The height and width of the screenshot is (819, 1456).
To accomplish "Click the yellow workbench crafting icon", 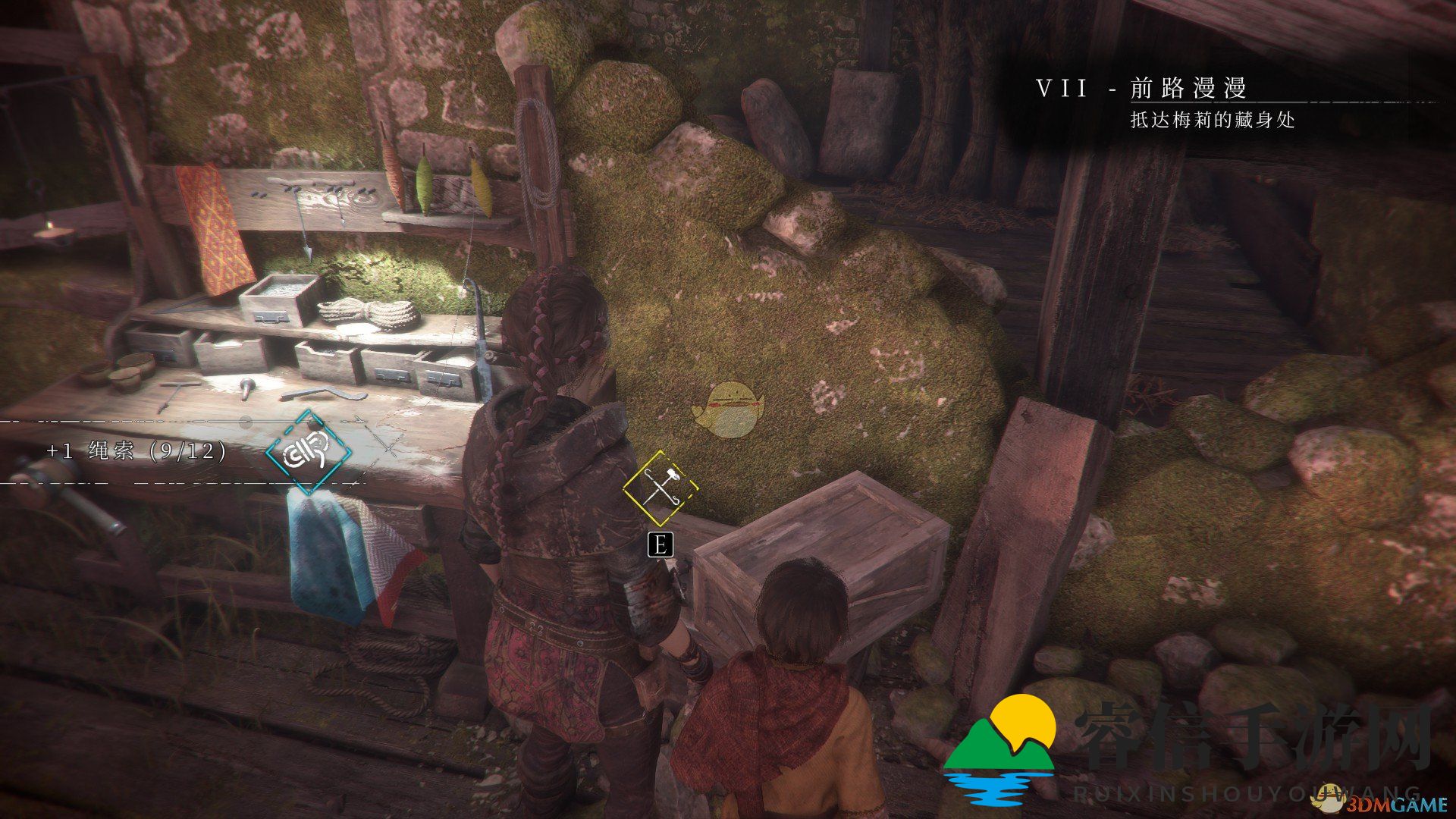I will click(x=660, y=488).
